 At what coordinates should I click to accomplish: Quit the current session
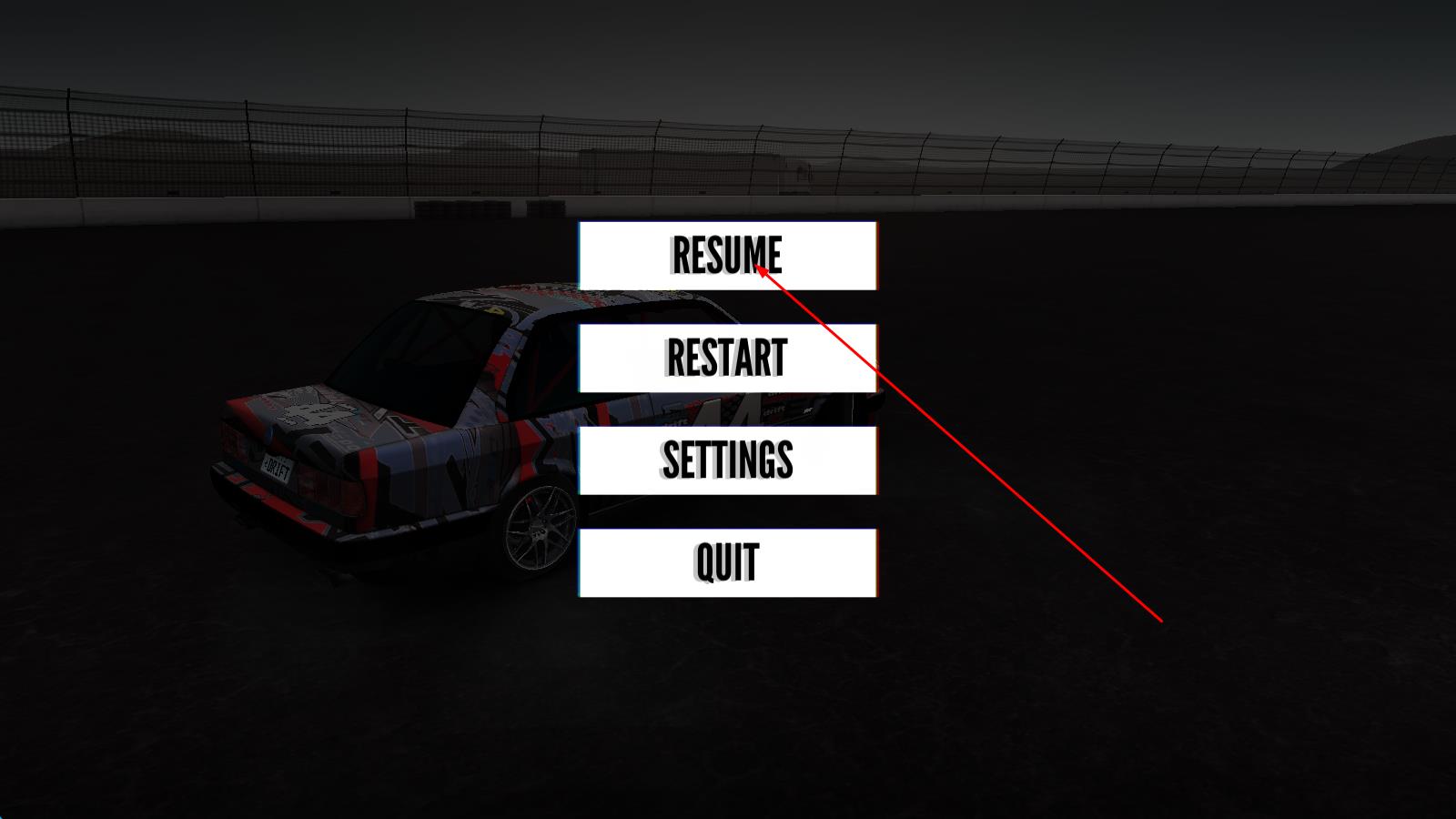point(727,562)
